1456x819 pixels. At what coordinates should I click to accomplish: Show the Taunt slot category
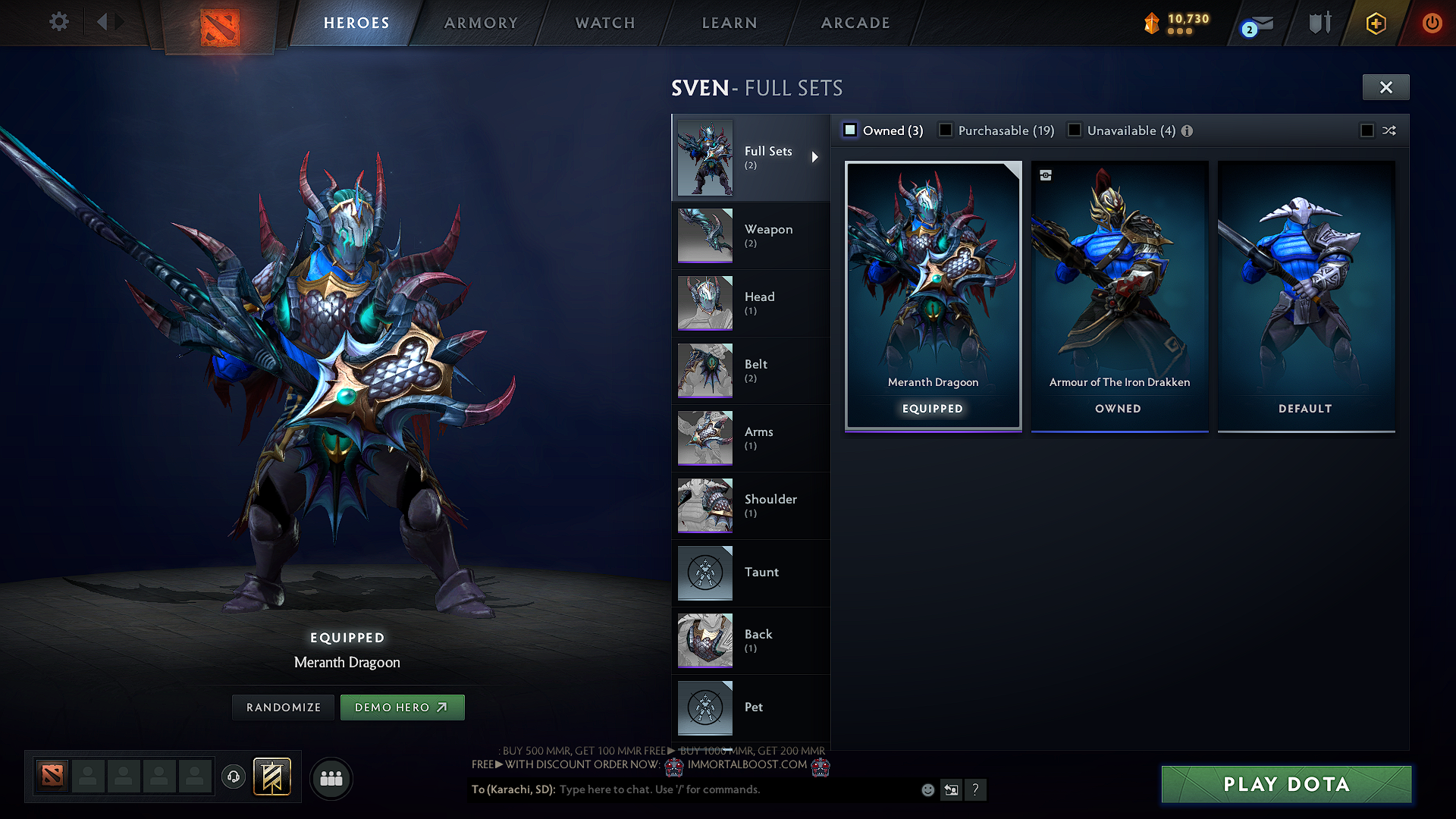pos(751,573)
